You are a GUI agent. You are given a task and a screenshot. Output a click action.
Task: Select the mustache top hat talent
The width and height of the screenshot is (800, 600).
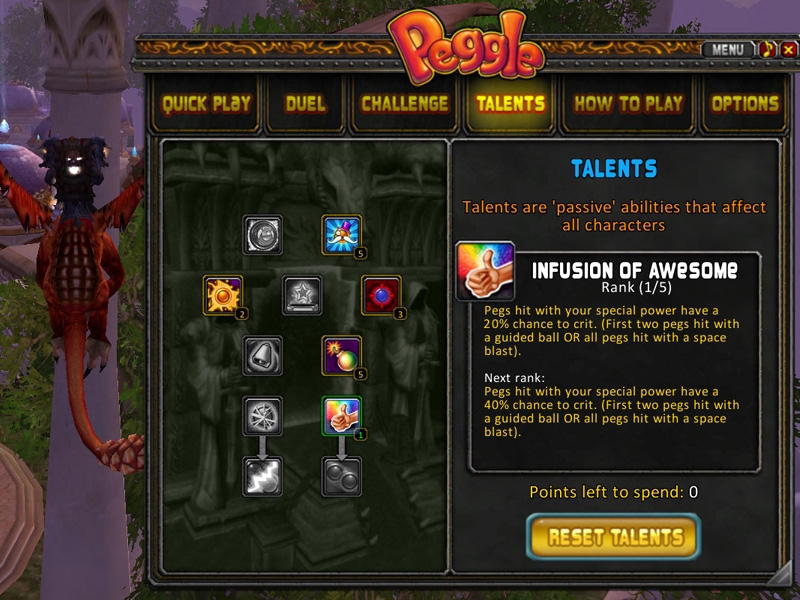click(342, 235)
